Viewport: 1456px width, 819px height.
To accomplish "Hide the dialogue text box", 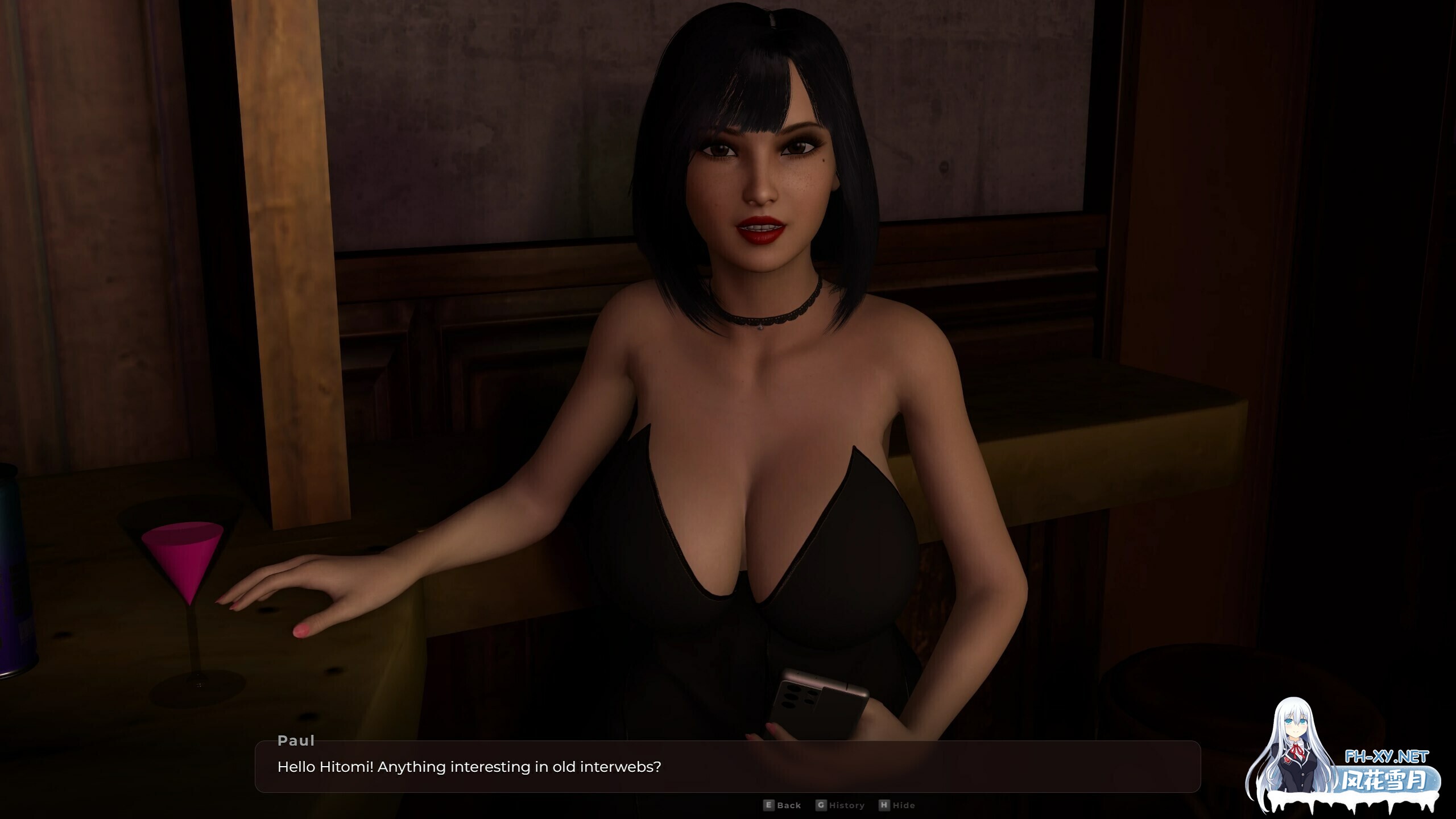I will (897, 805).
